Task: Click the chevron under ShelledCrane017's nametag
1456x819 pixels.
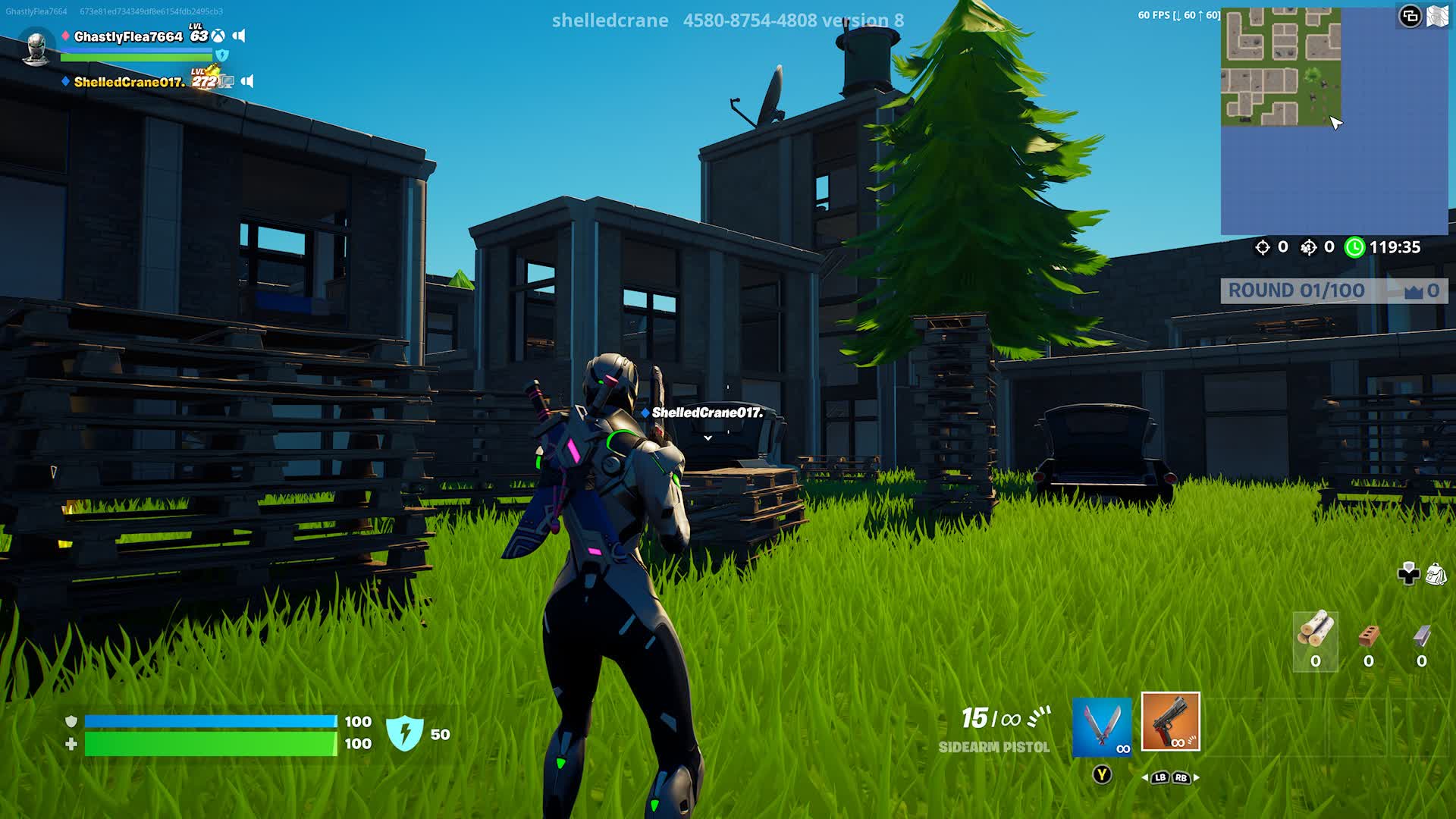Action: (x=708, y=438)
